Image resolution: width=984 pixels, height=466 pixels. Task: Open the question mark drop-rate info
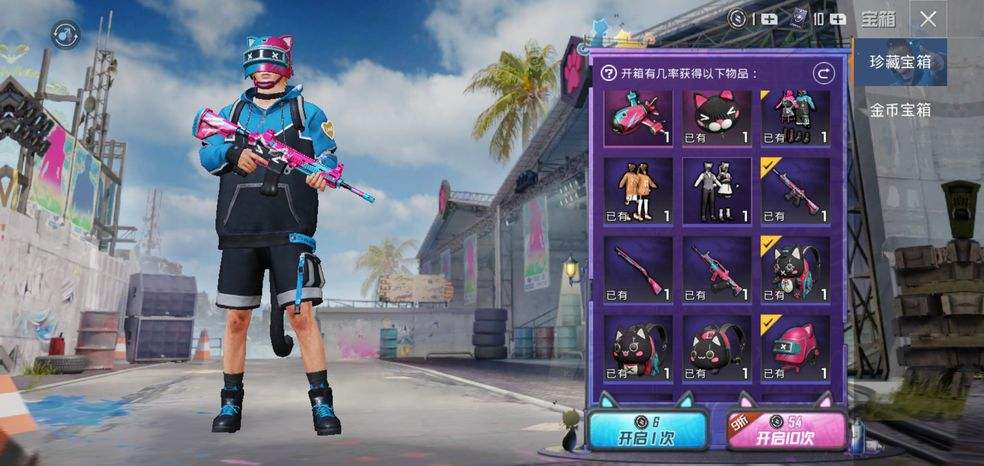pyautogui.click(x=608, y=73)
